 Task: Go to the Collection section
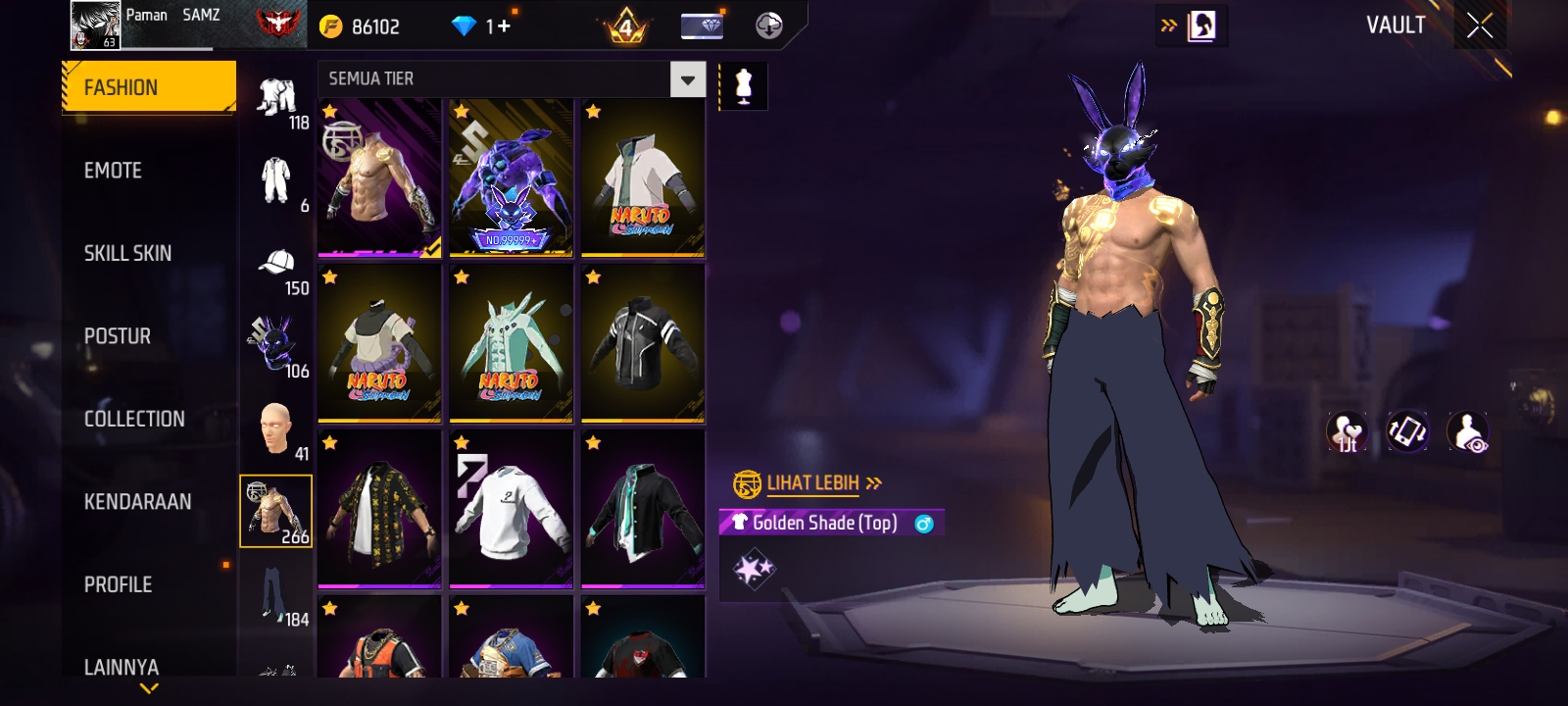coord(134,419)
